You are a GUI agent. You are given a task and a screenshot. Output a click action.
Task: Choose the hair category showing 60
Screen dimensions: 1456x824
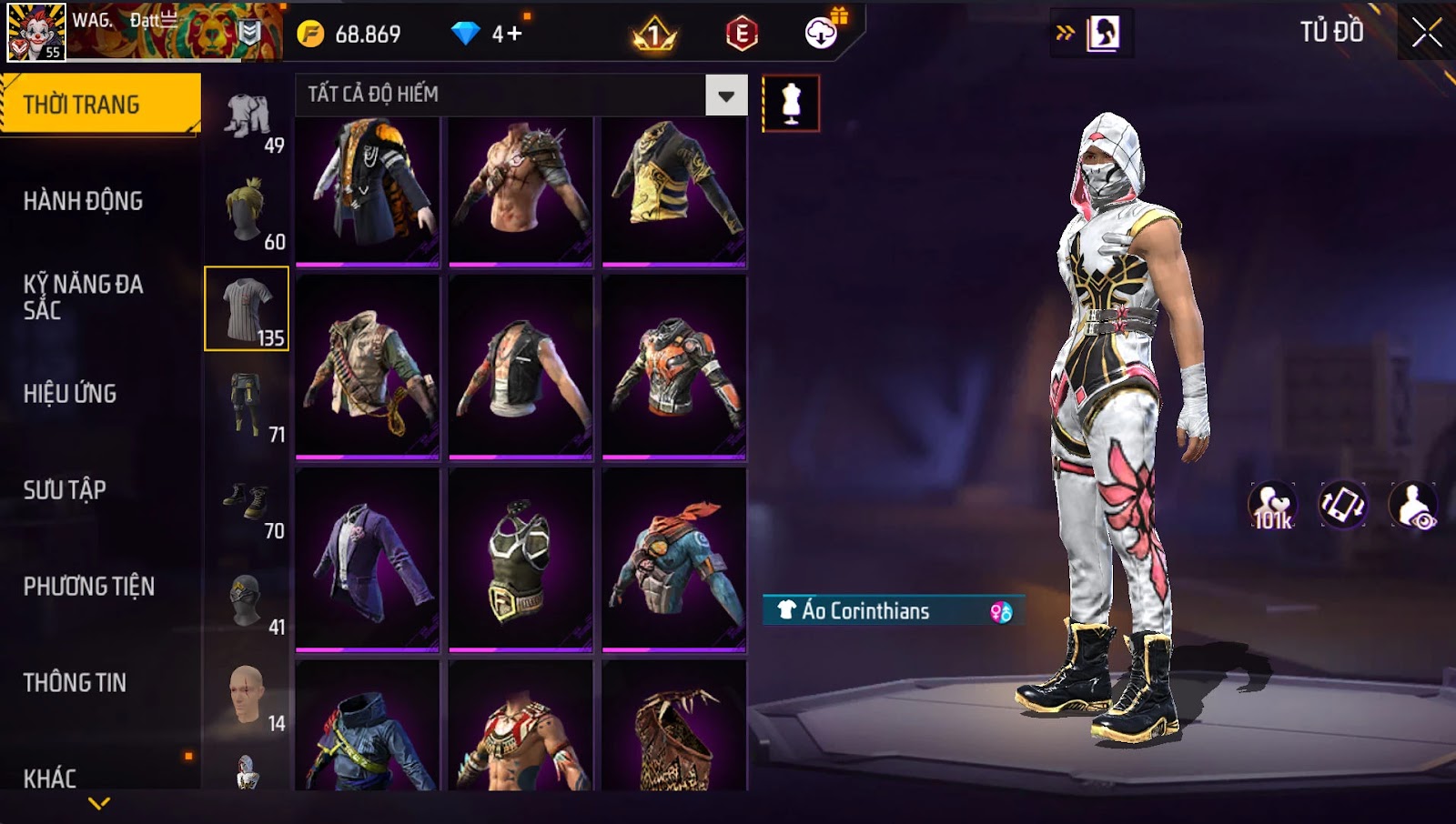(248, 213)
